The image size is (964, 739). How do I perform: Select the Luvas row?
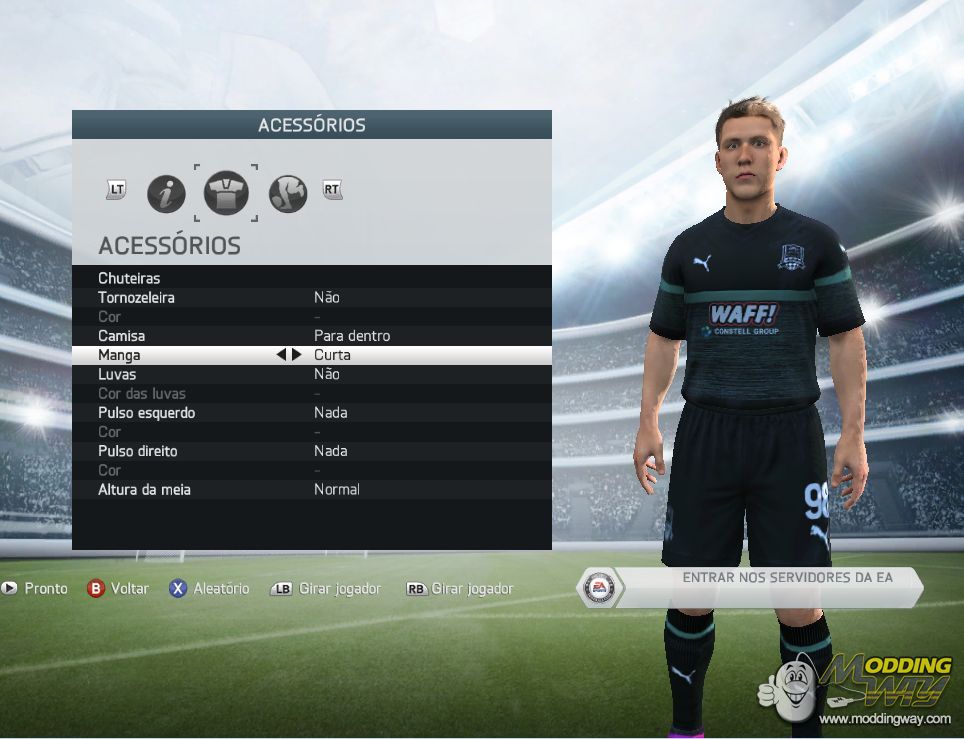pos(117,374)
